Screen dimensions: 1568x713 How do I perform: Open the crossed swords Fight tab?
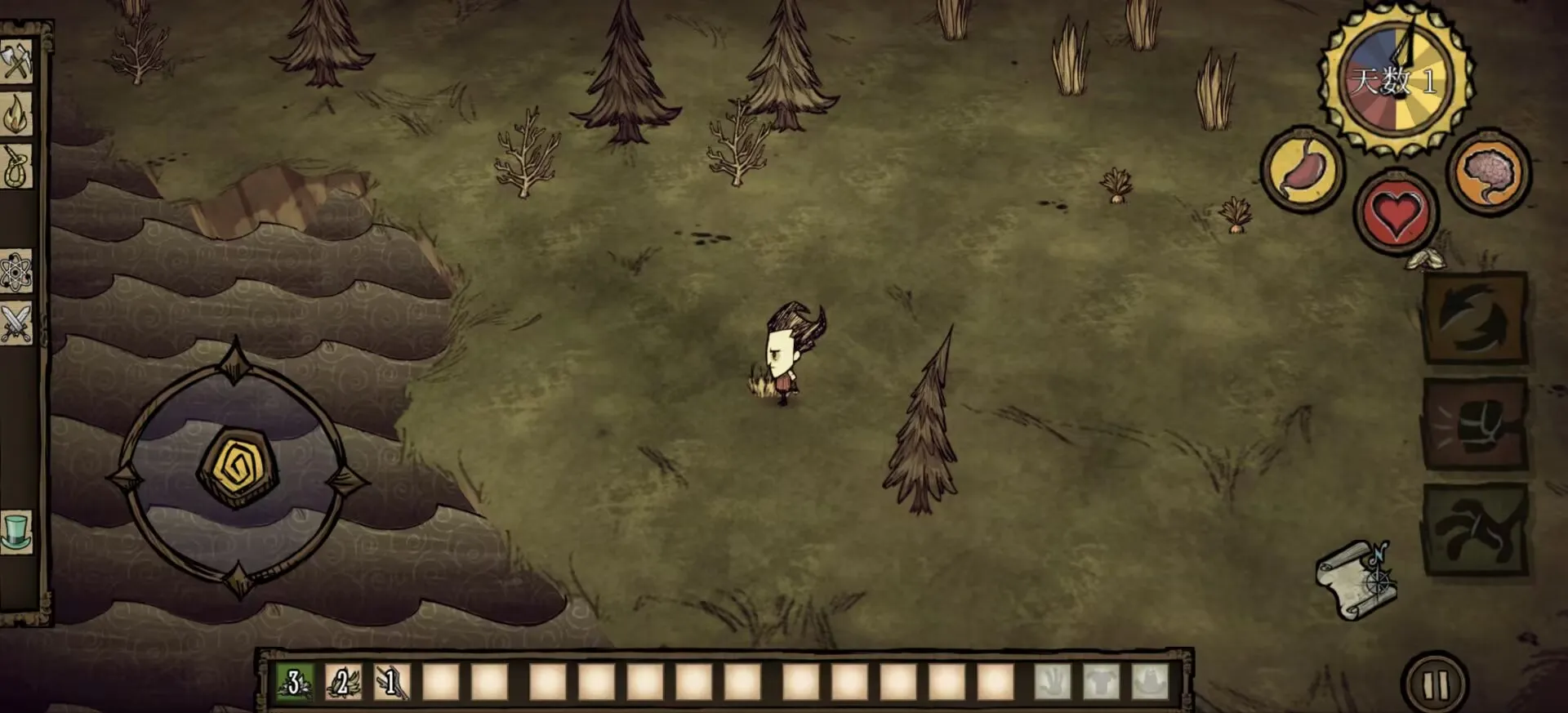point(16,323)
